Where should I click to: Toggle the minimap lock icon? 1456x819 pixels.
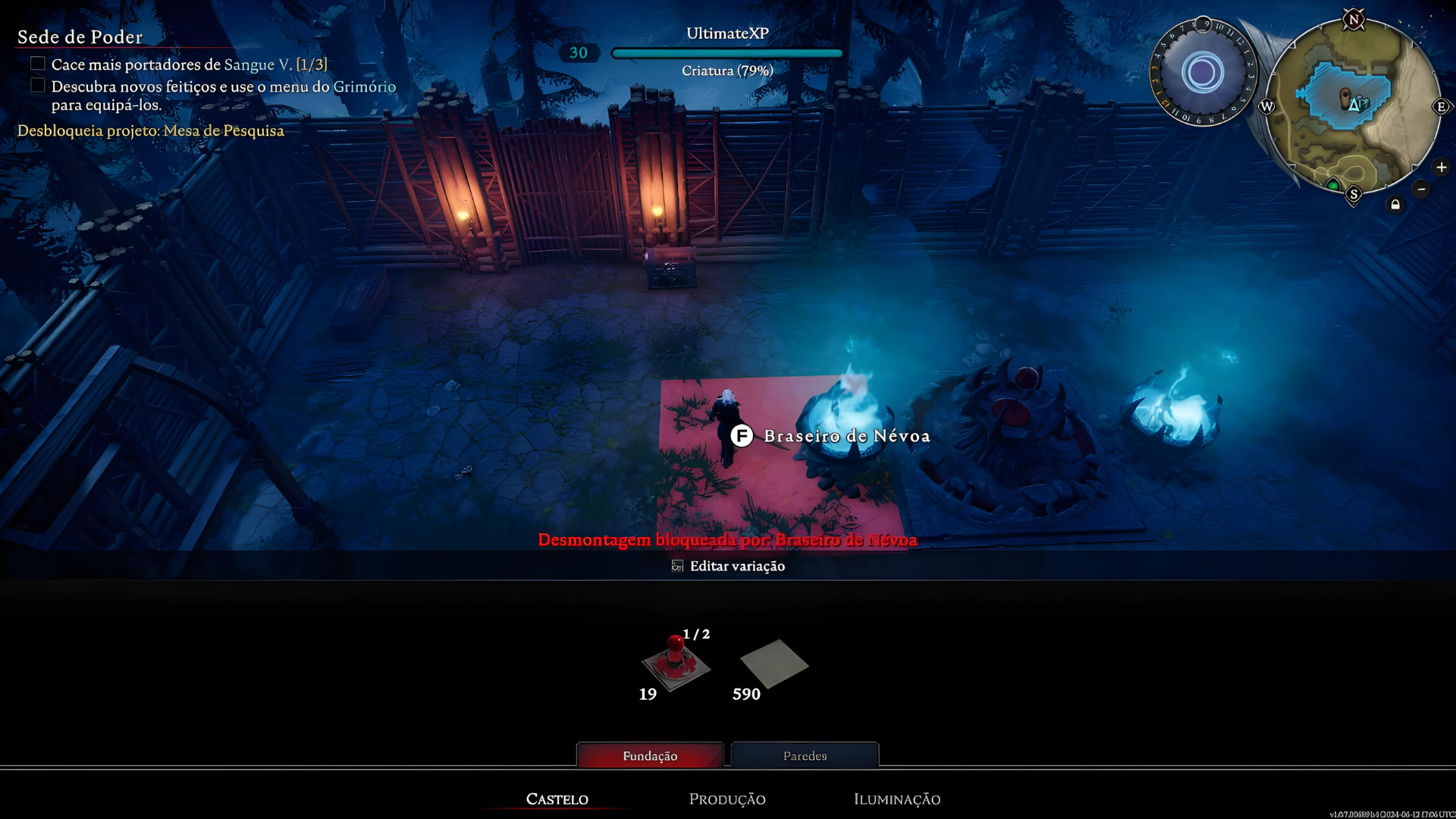point(1395,205)
